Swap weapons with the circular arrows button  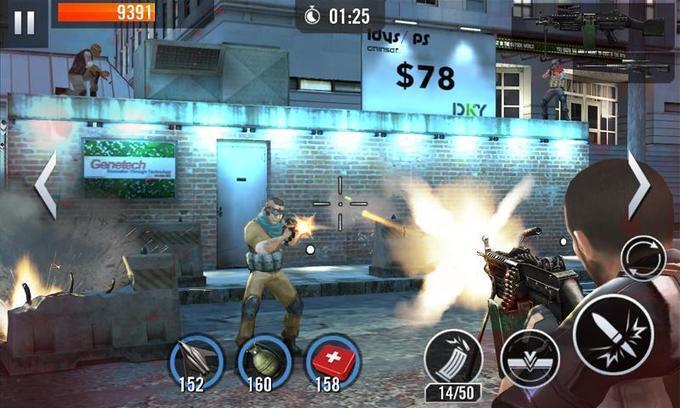(x=642, y=259)
